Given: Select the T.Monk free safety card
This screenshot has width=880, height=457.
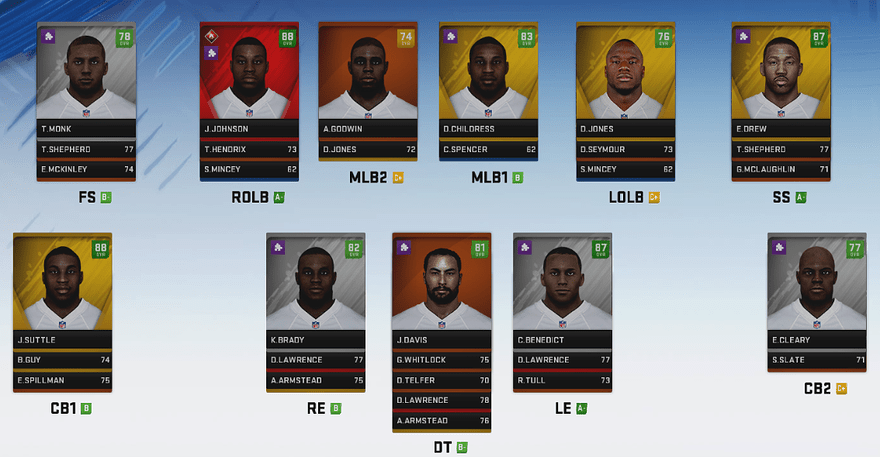Looking at the screenshot, I should (x=86, y=75).
